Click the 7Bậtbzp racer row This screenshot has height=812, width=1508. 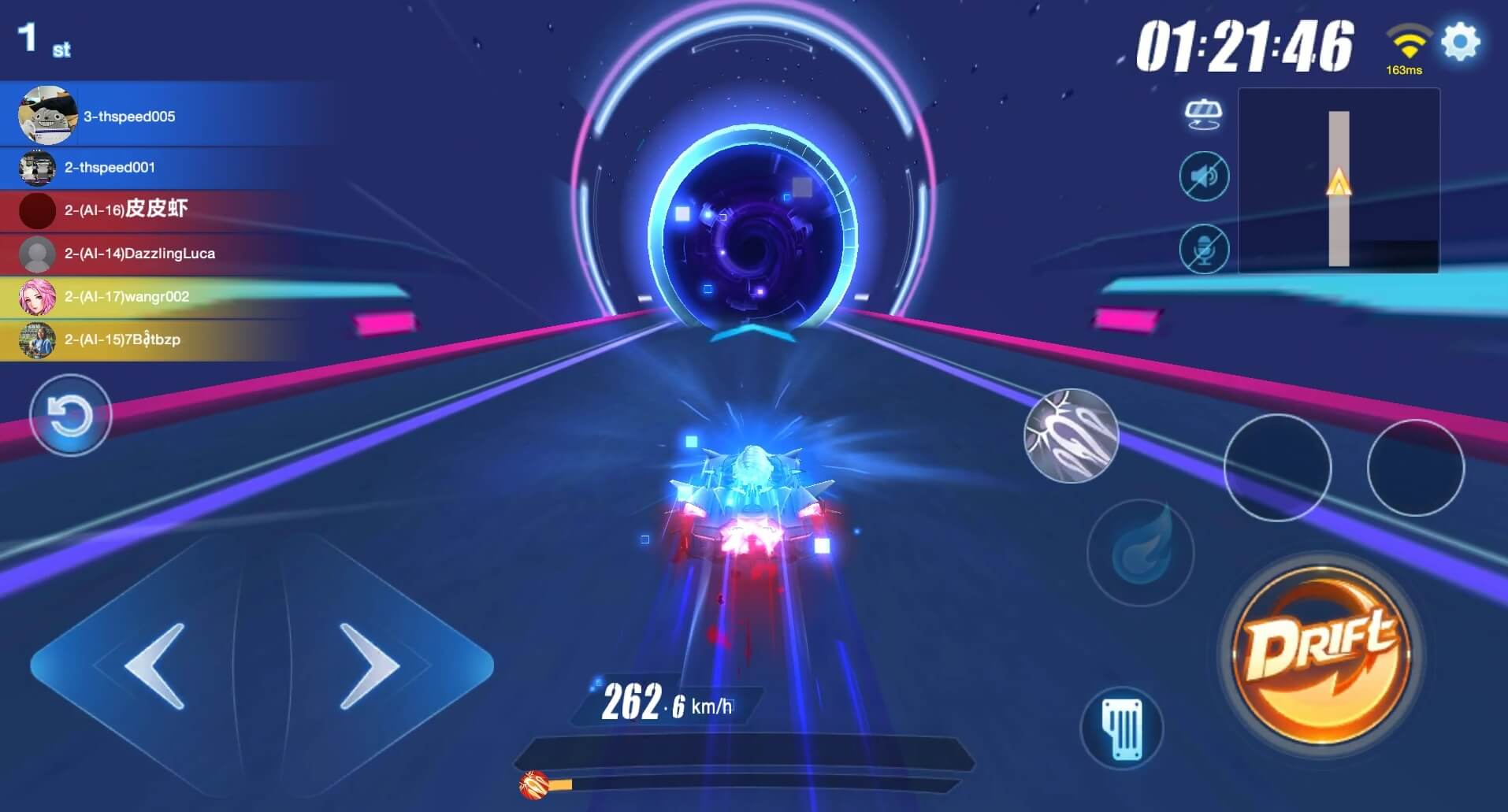122,340
